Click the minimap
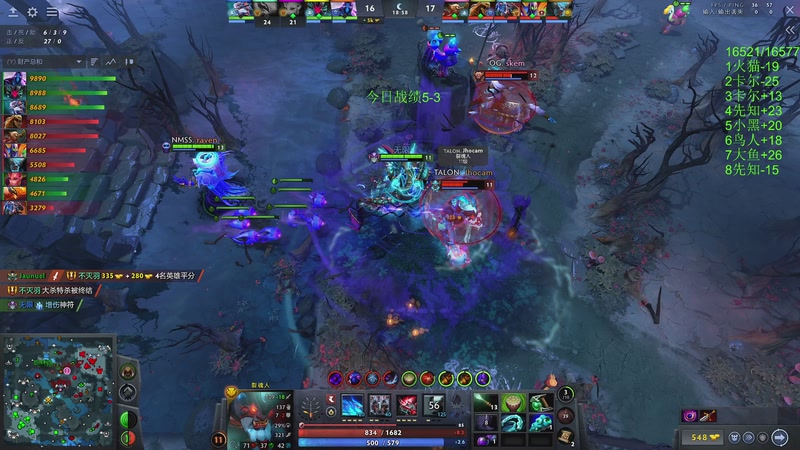Image resolution: width=800 pixels, height=450 pixels. 58,392
